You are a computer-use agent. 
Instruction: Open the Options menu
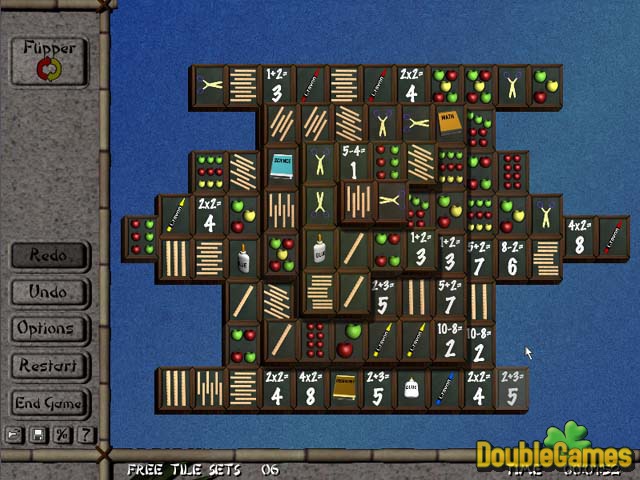click(x=46, y=328)
